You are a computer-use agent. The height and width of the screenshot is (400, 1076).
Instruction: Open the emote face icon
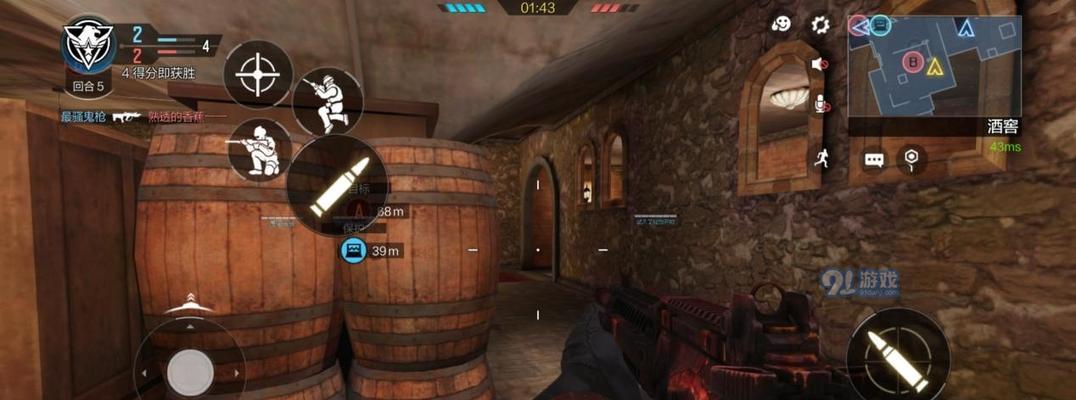coord(783,24)
